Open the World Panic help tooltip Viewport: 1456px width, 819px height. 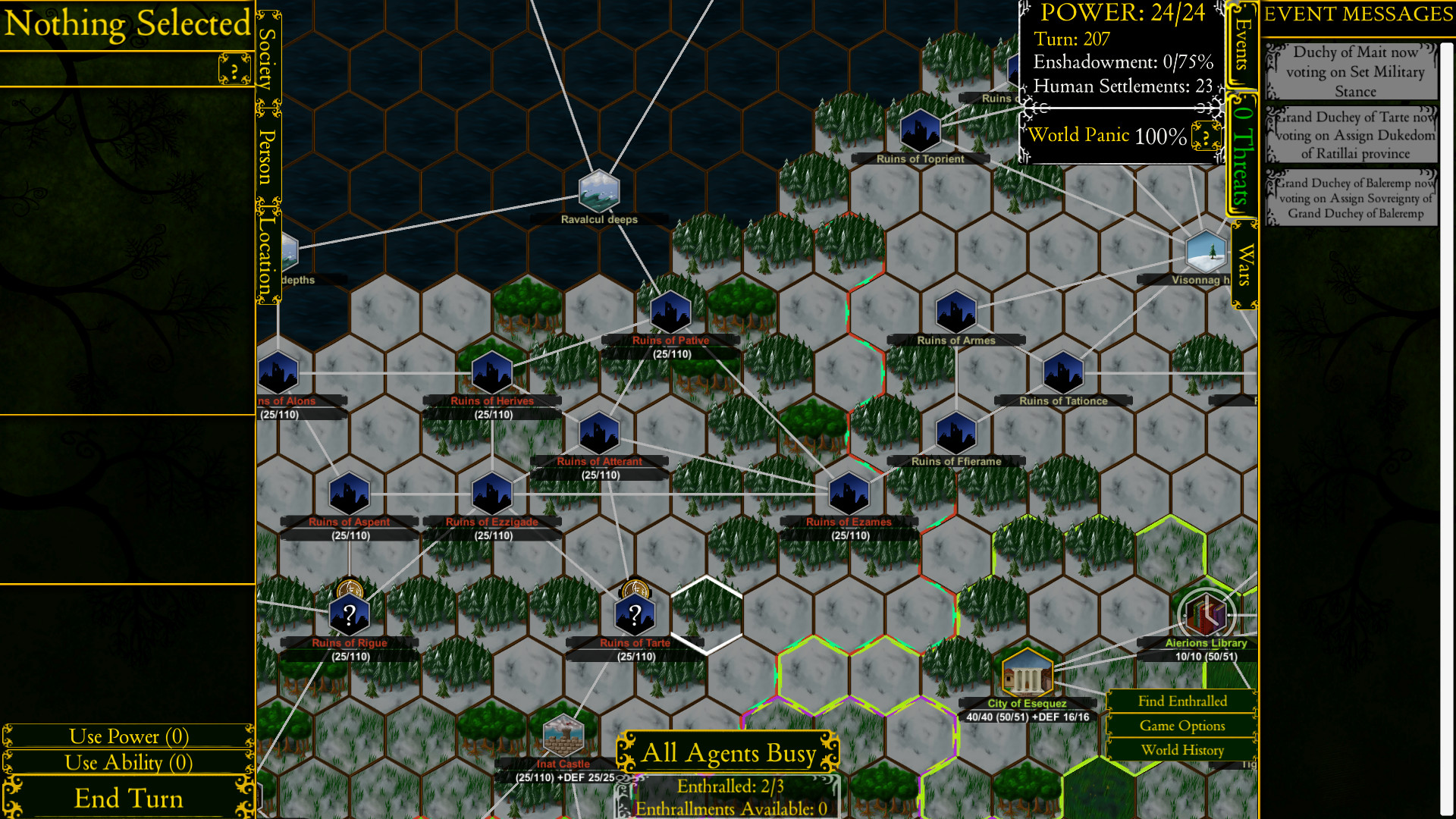click(x=1204, y=137)
